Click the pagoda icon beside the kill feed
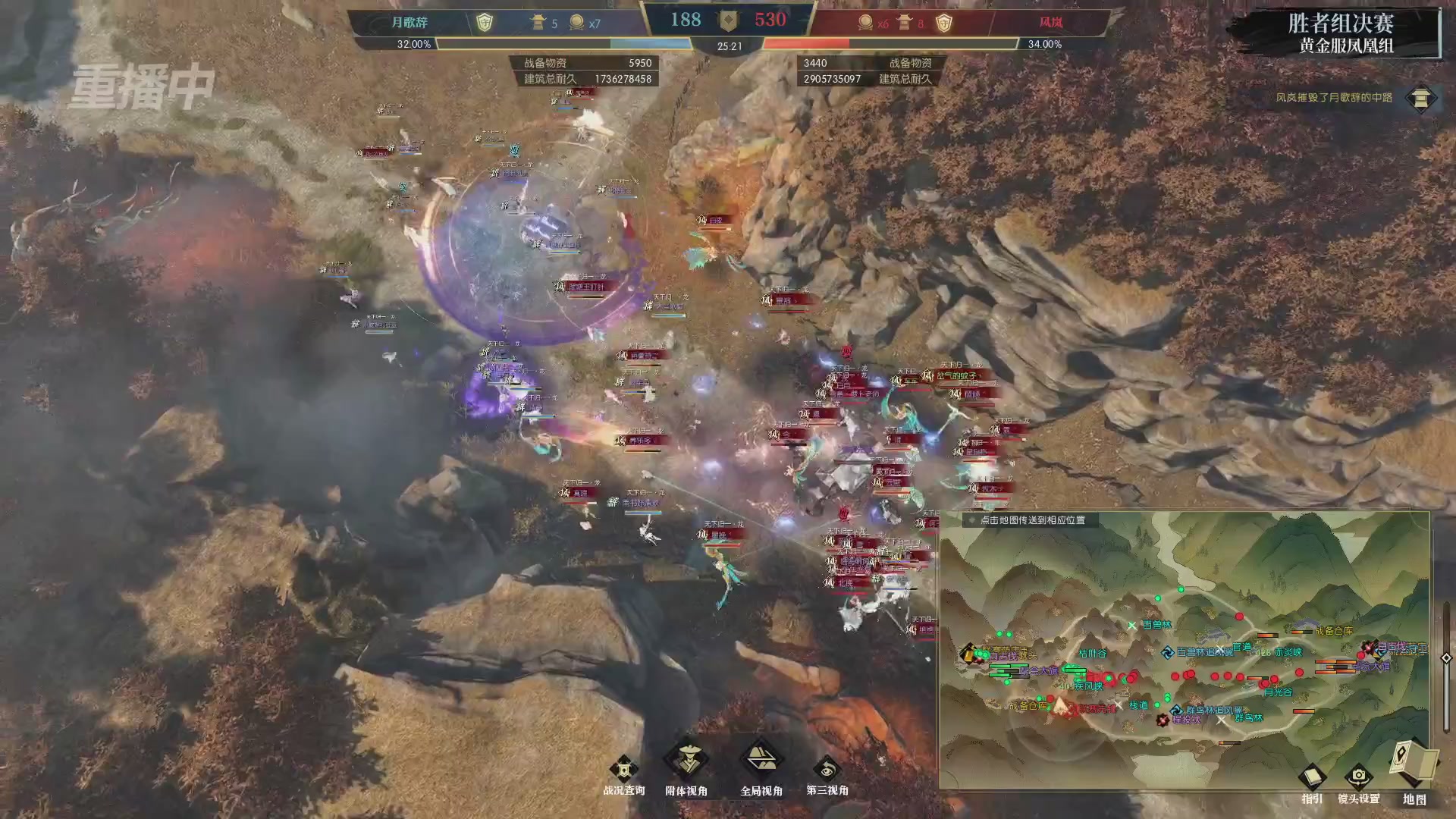This screenshot has width=1456, height=819. [x=1420, y=98]
